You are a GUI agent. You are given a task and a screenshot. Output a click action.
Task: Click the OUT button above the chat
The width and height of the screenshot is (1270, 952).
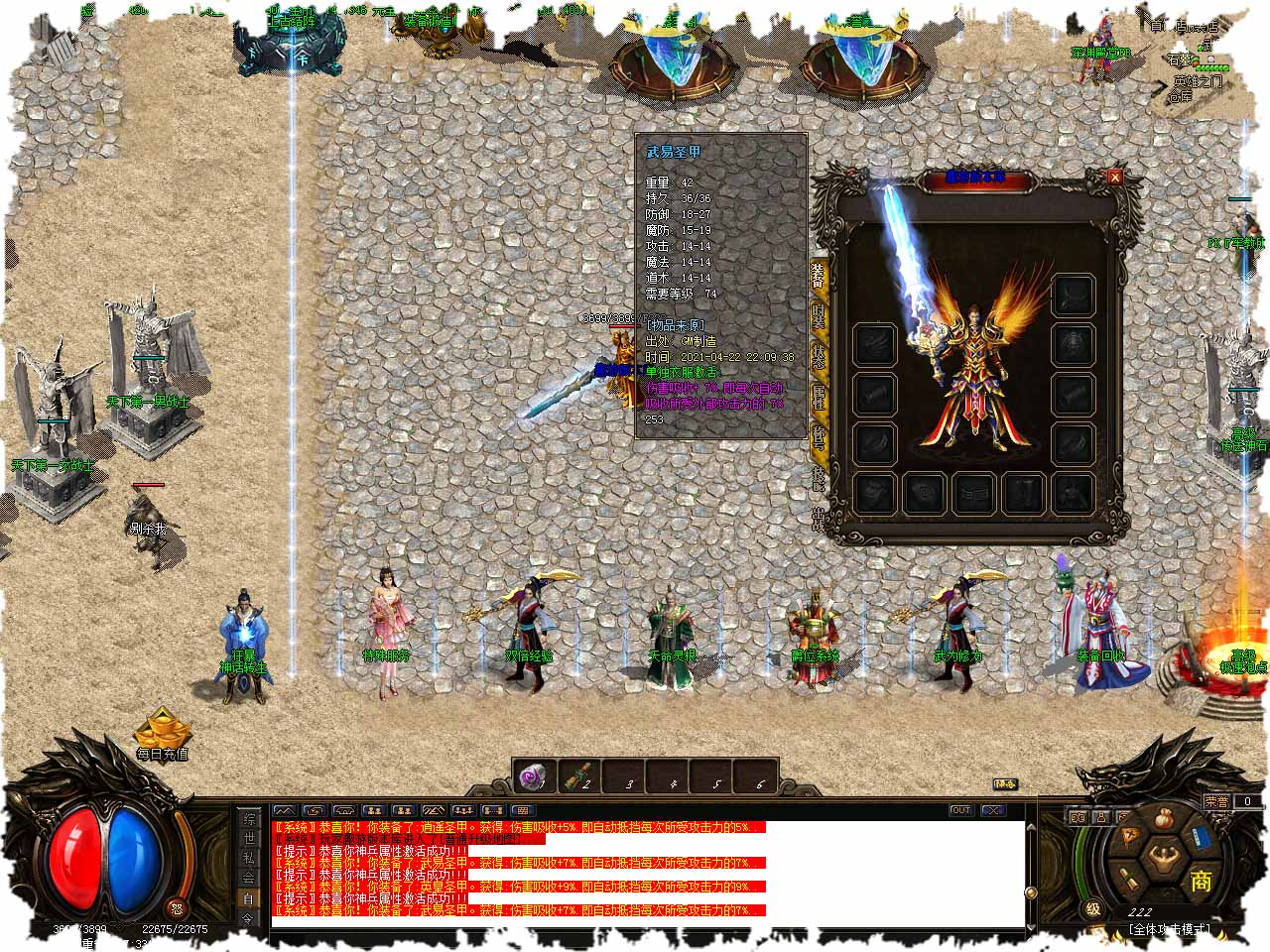(960, 810)
